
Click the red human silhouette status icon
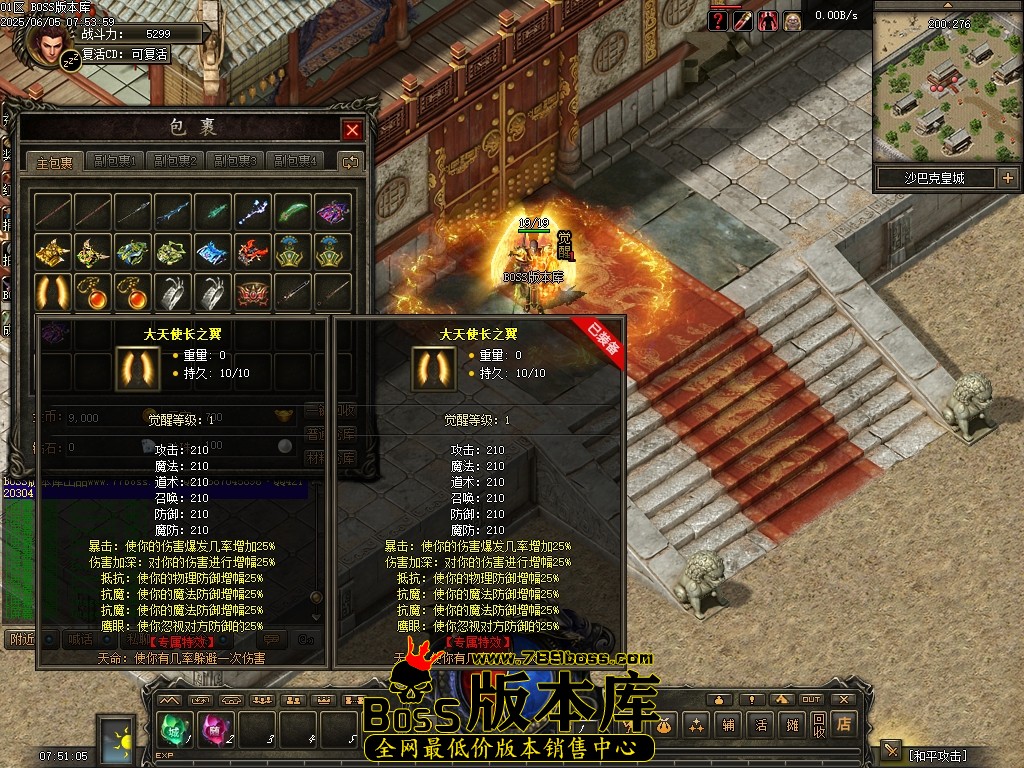point(768,21)
